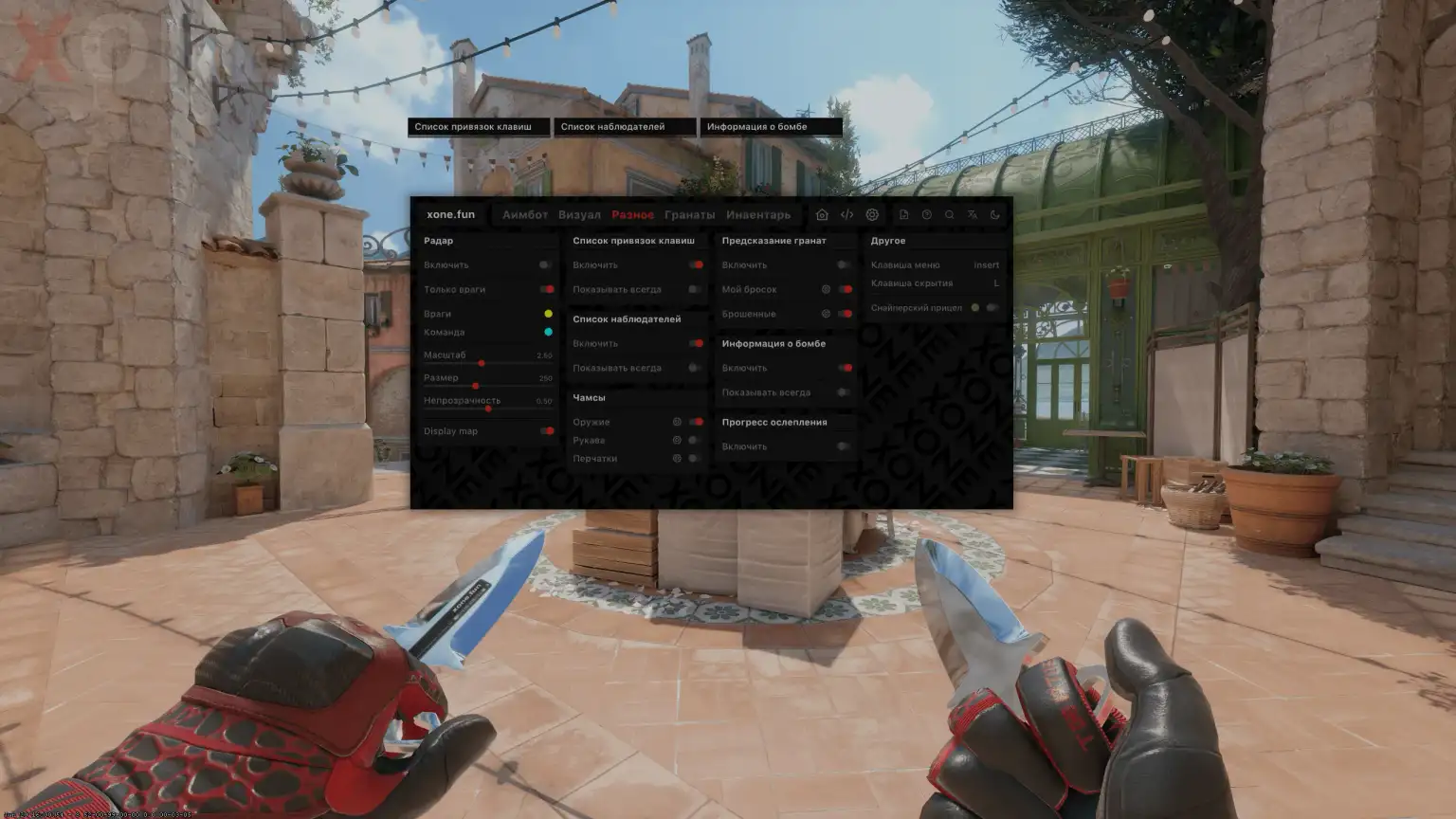Open the home icon in menu header
The height and width of the screenshot is (819, 1456).
point(822,214)
